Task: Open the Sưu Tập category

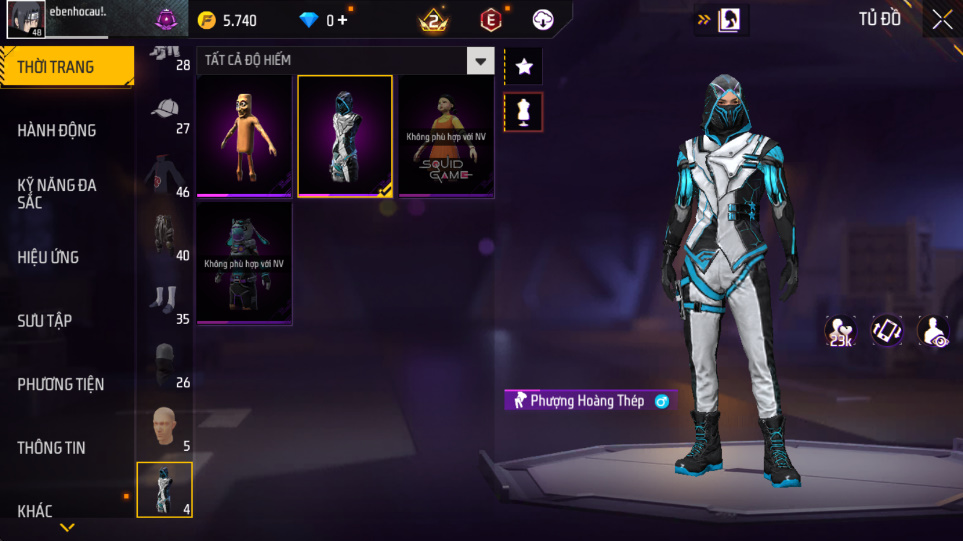Action: click(45, 320)
